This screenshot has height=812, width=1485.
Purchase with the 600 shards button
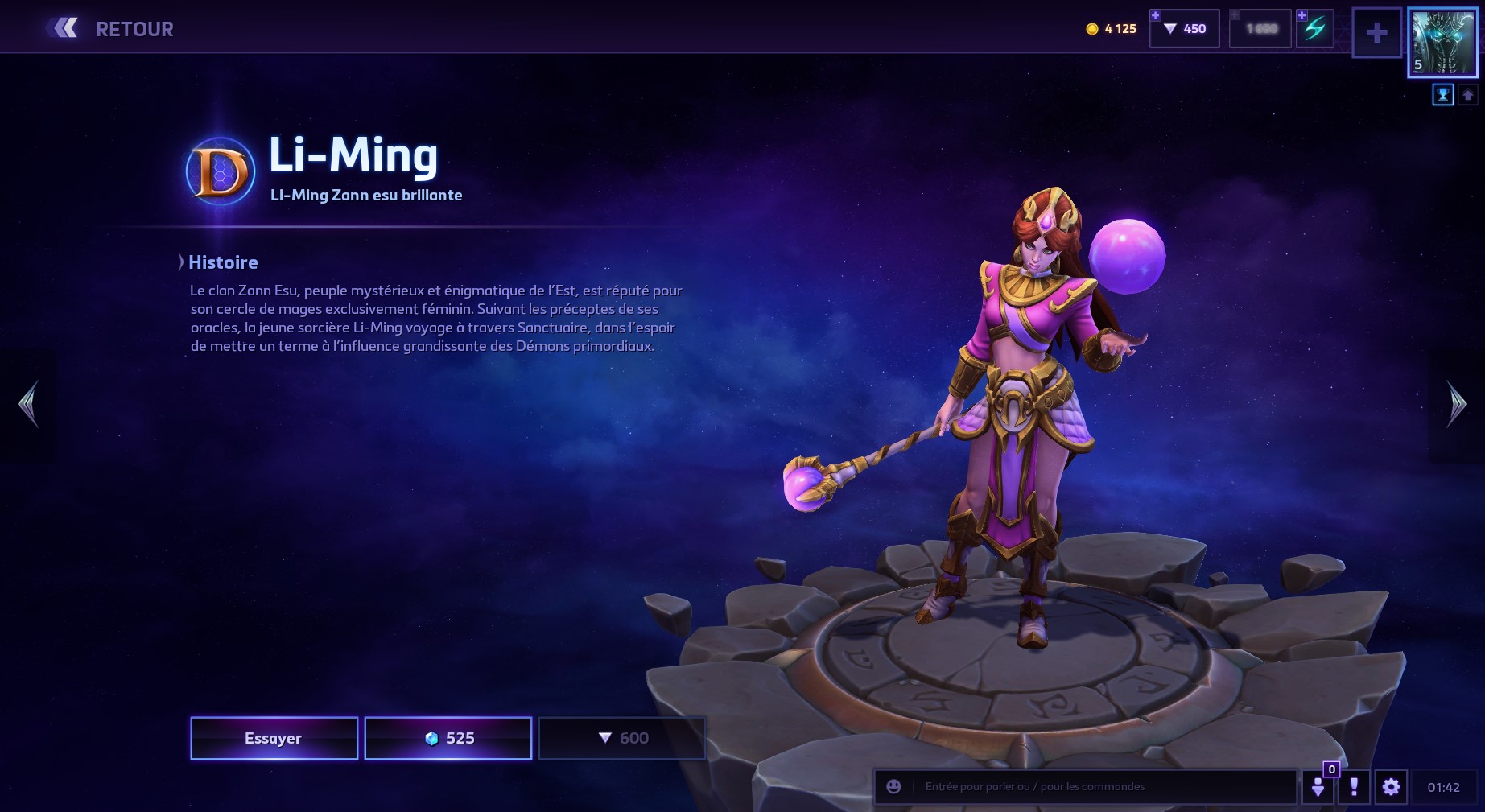622,738
